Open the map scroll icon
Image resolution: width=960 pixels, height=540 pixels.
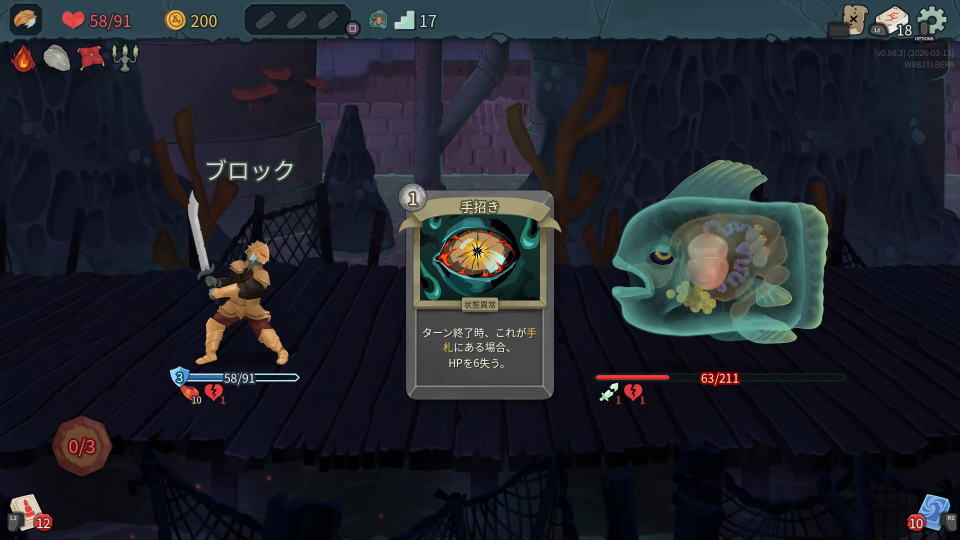point(854,19)
